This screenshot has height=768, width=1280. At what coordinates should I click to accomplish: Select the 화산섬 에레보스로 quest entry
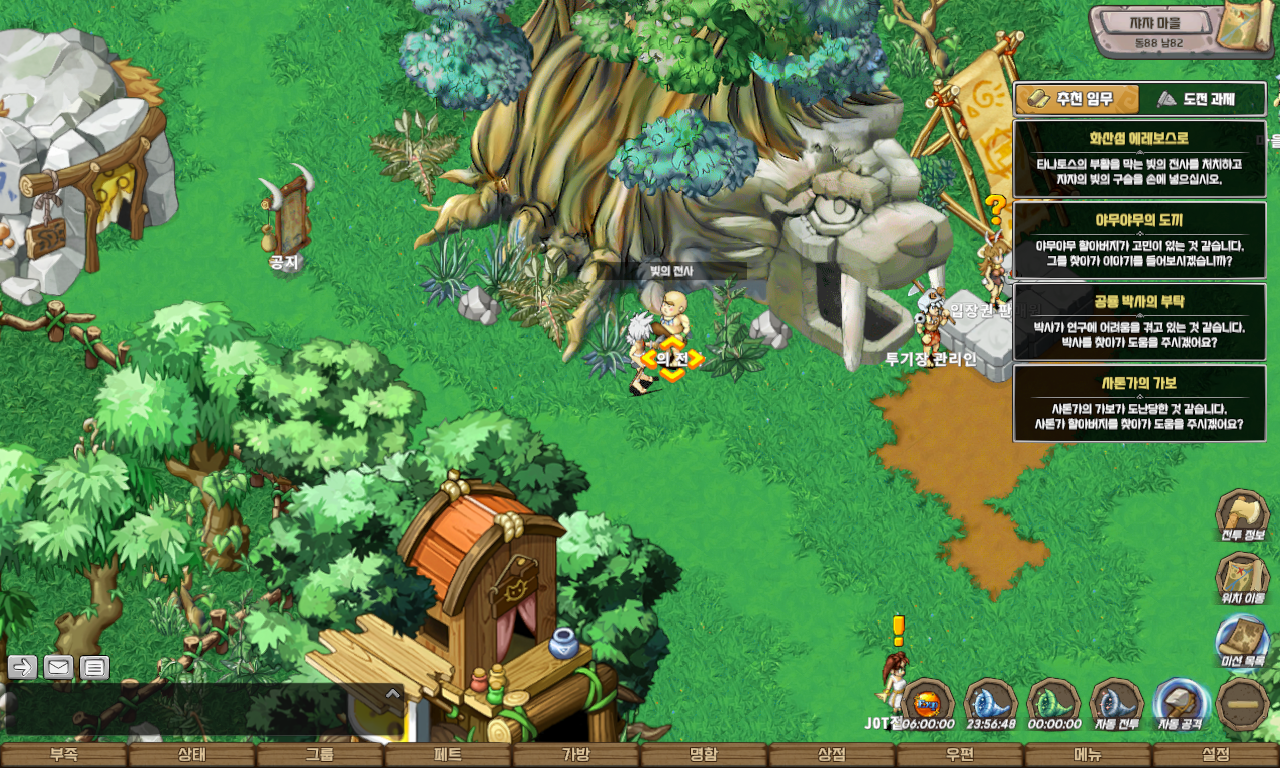click(x=1139, y=158)
